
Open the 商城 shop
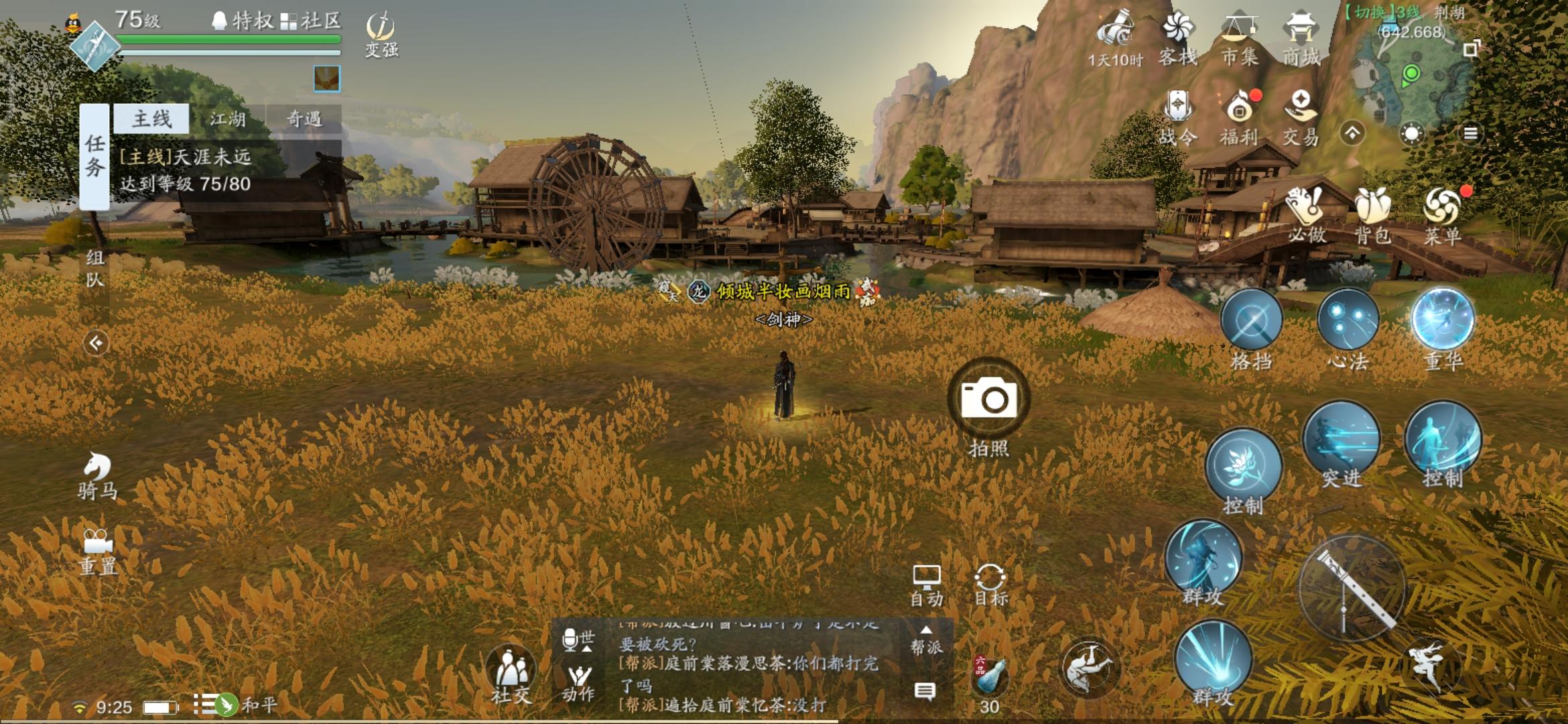pos(1301,39)
